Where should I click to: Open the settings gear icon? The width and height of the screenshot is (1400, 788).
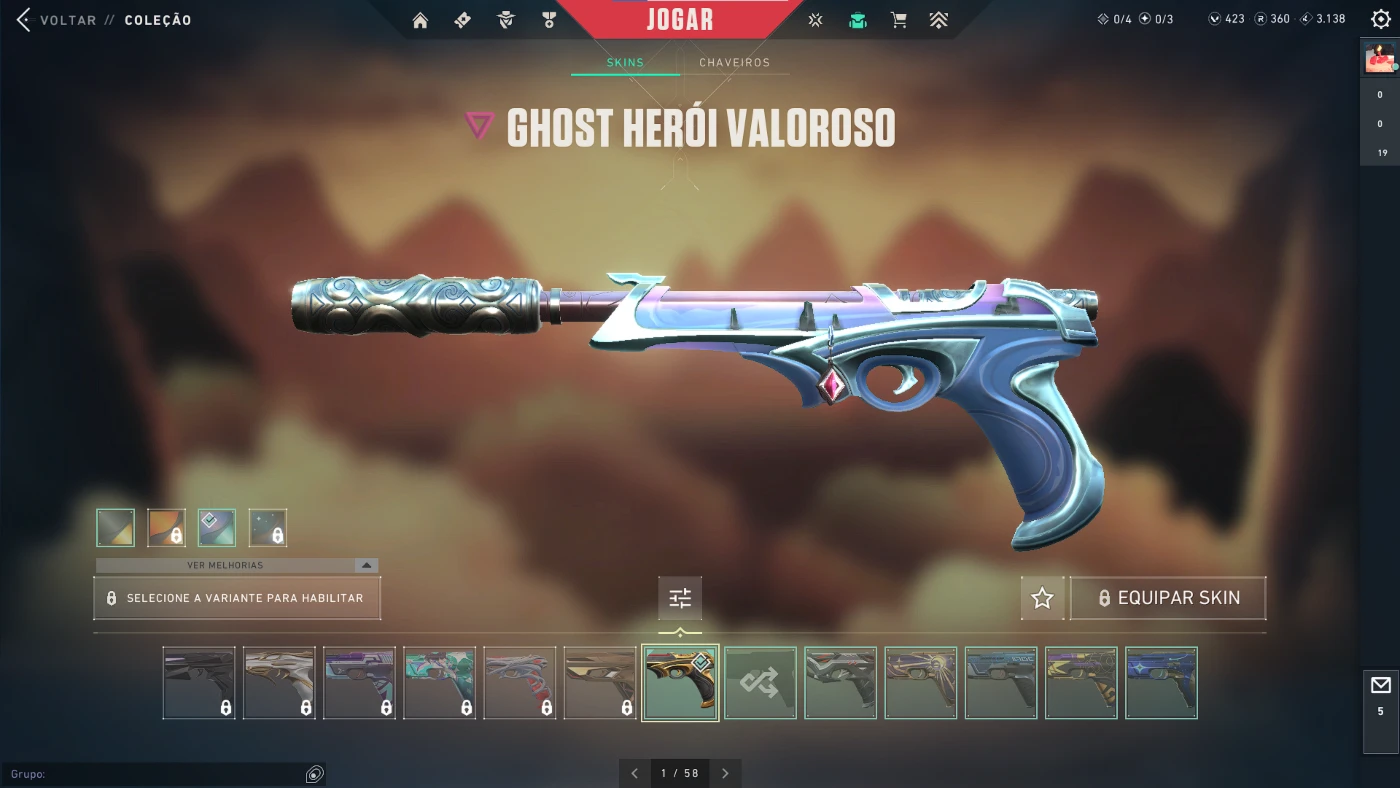pos(1381,19)
